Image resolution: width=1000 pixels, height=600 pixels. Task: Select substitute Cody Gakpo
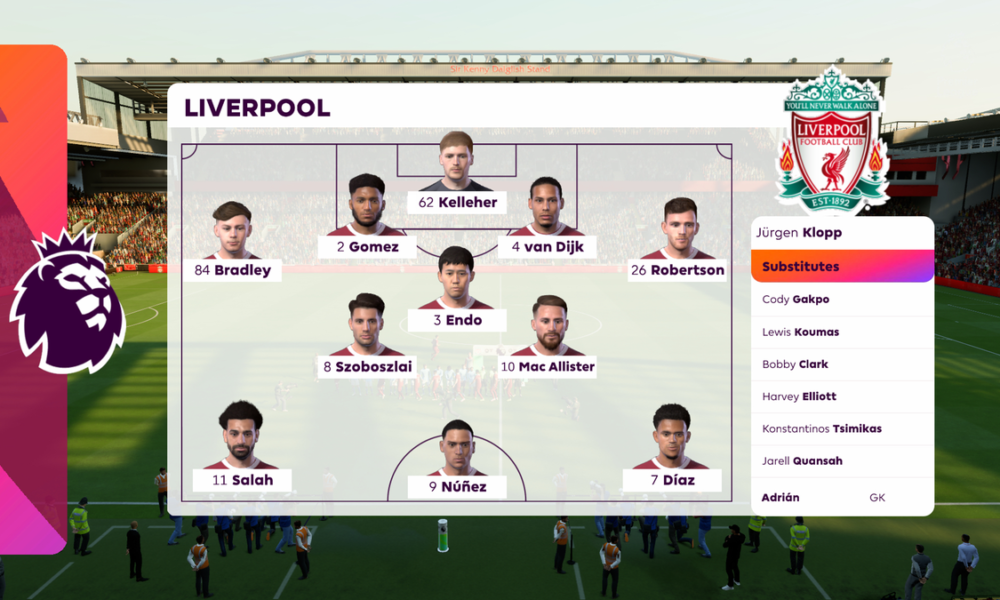(842, 299)
